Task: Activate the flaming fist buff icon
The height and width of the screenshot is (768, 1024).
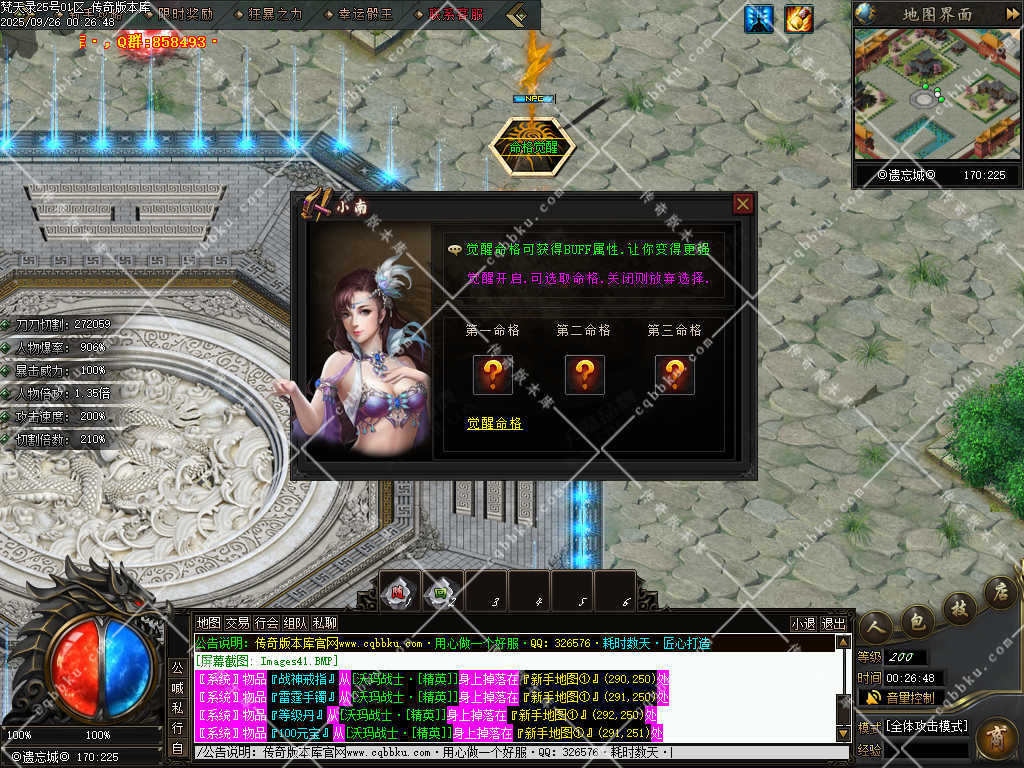Action: tap(798, 18)
